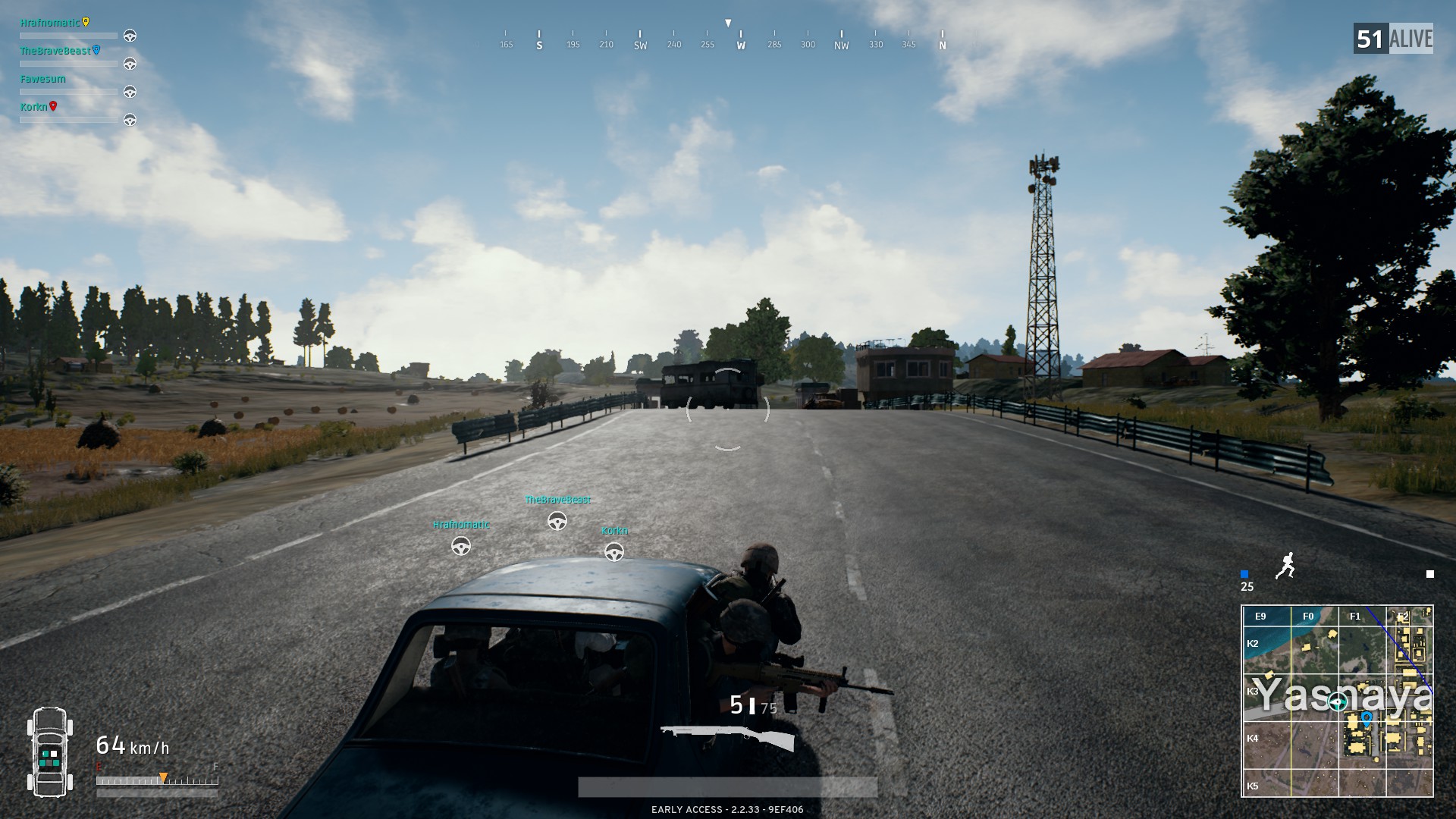Pick Fawesum in the squad list
1456x819 pixels.
click(x=43, y=79)
